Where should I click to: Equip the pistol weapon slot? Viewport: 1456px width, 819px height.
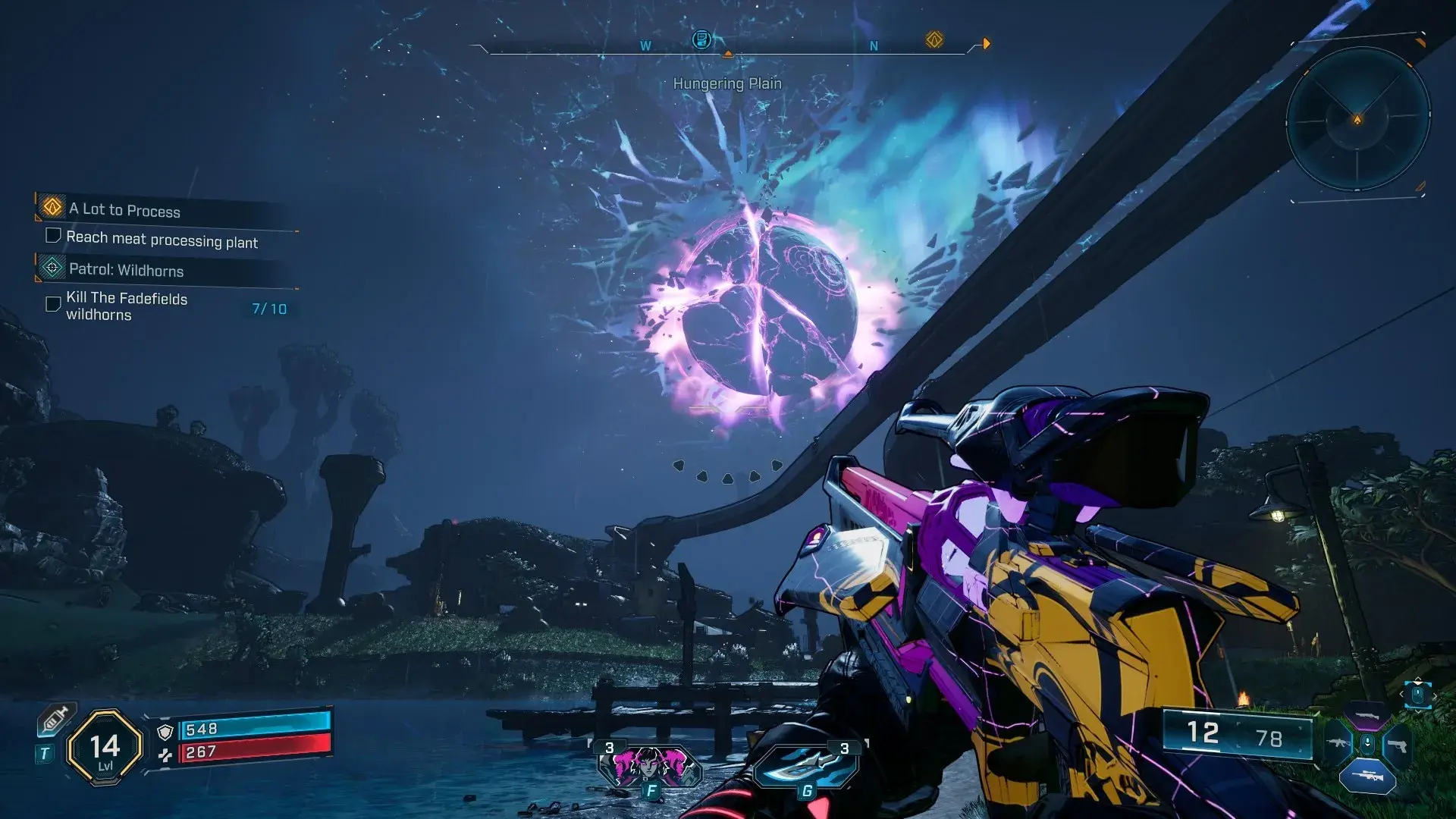click(x=1397, y=745)
